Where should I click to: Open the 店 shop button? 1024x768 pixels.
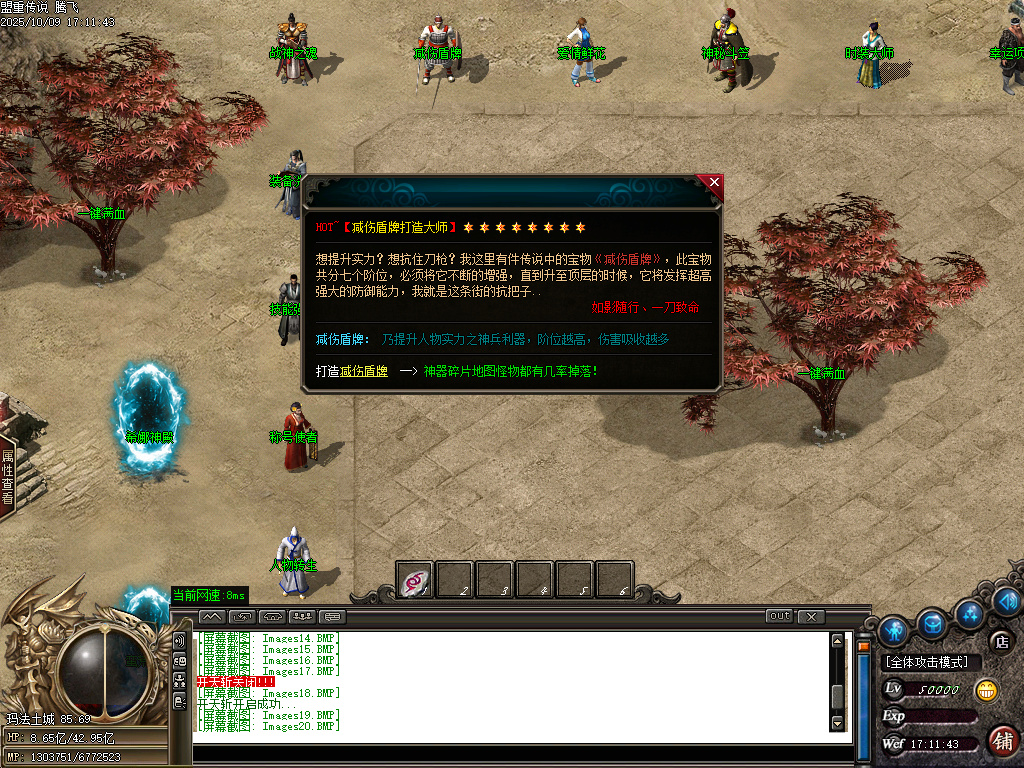1000,641
